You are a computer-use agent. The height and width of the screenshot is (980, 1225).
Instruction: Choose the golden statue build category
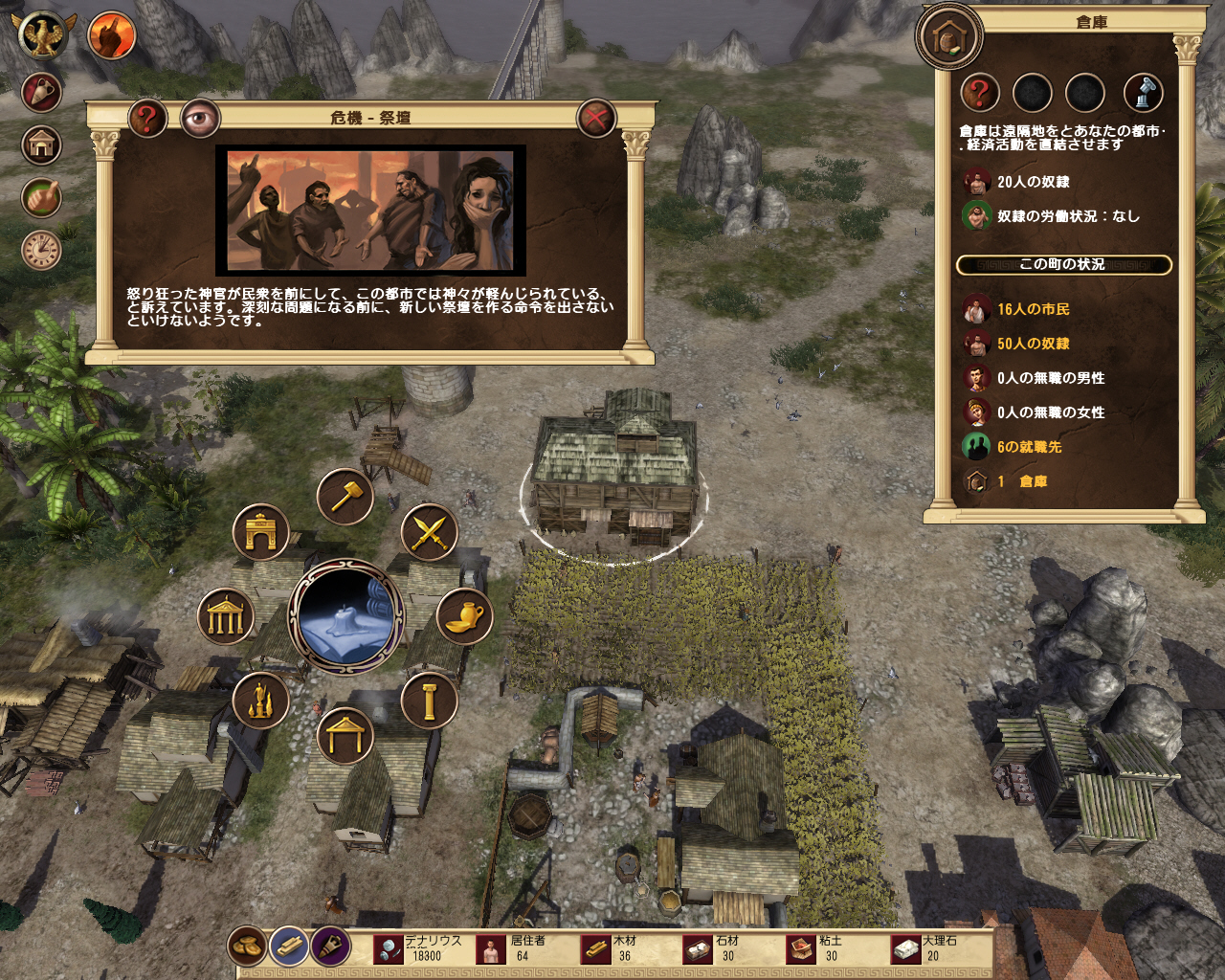(x=260, y=702)
